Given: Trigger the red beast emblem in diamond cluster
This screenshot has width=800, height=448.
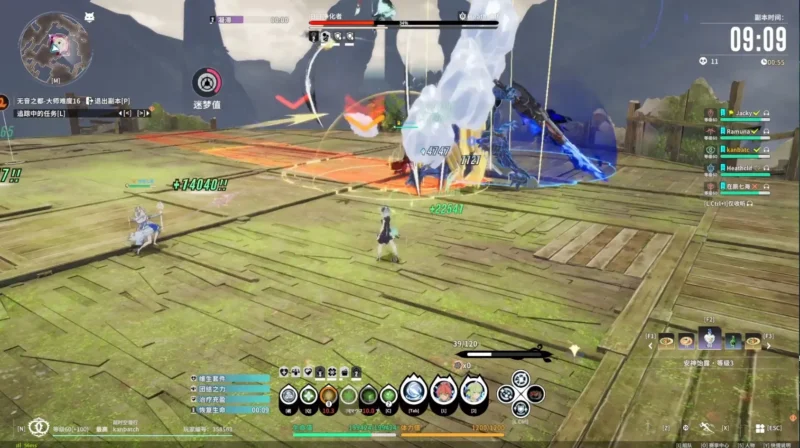Looking at the screenshot, I should point(535,393).
